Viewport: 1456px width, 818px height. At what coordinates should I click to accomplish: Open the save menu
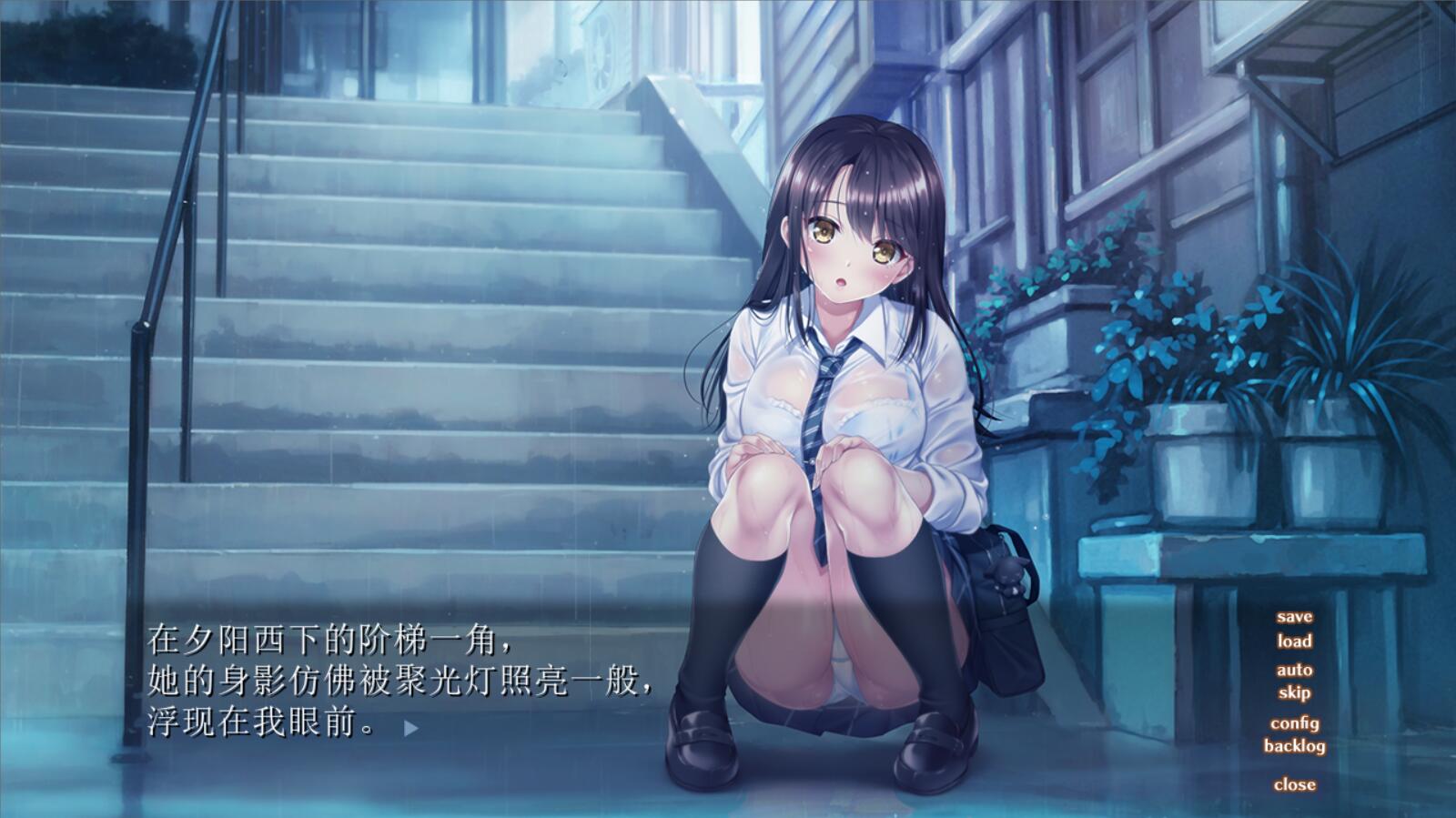[1294, 617]
